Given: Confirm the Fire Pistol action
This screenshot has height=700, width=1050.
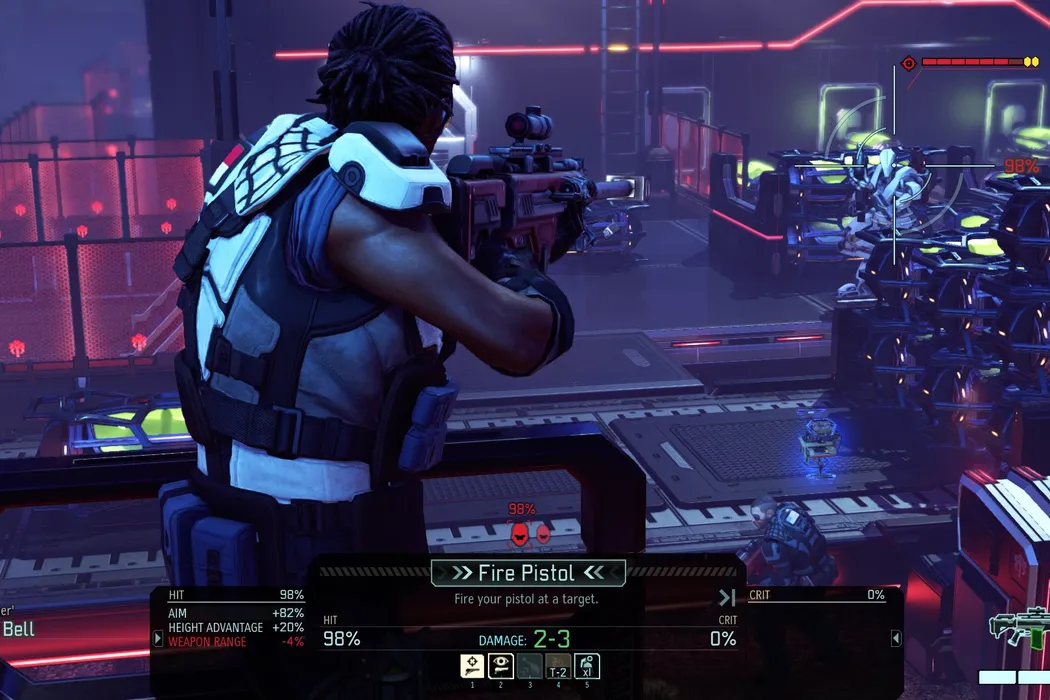Looking at the screenshot, I should [x=528, y=573].
